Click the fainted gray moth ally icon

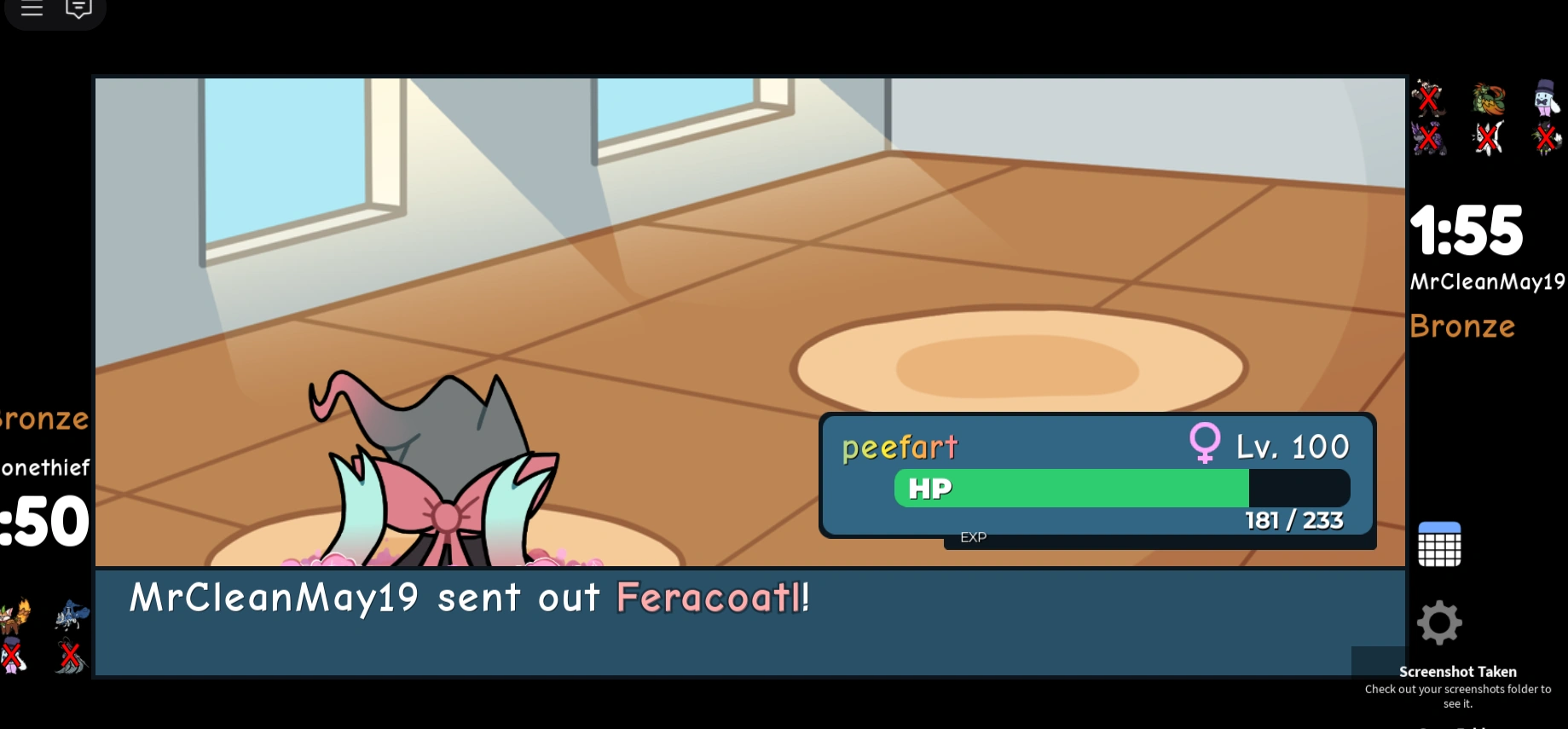coord(70,657)
